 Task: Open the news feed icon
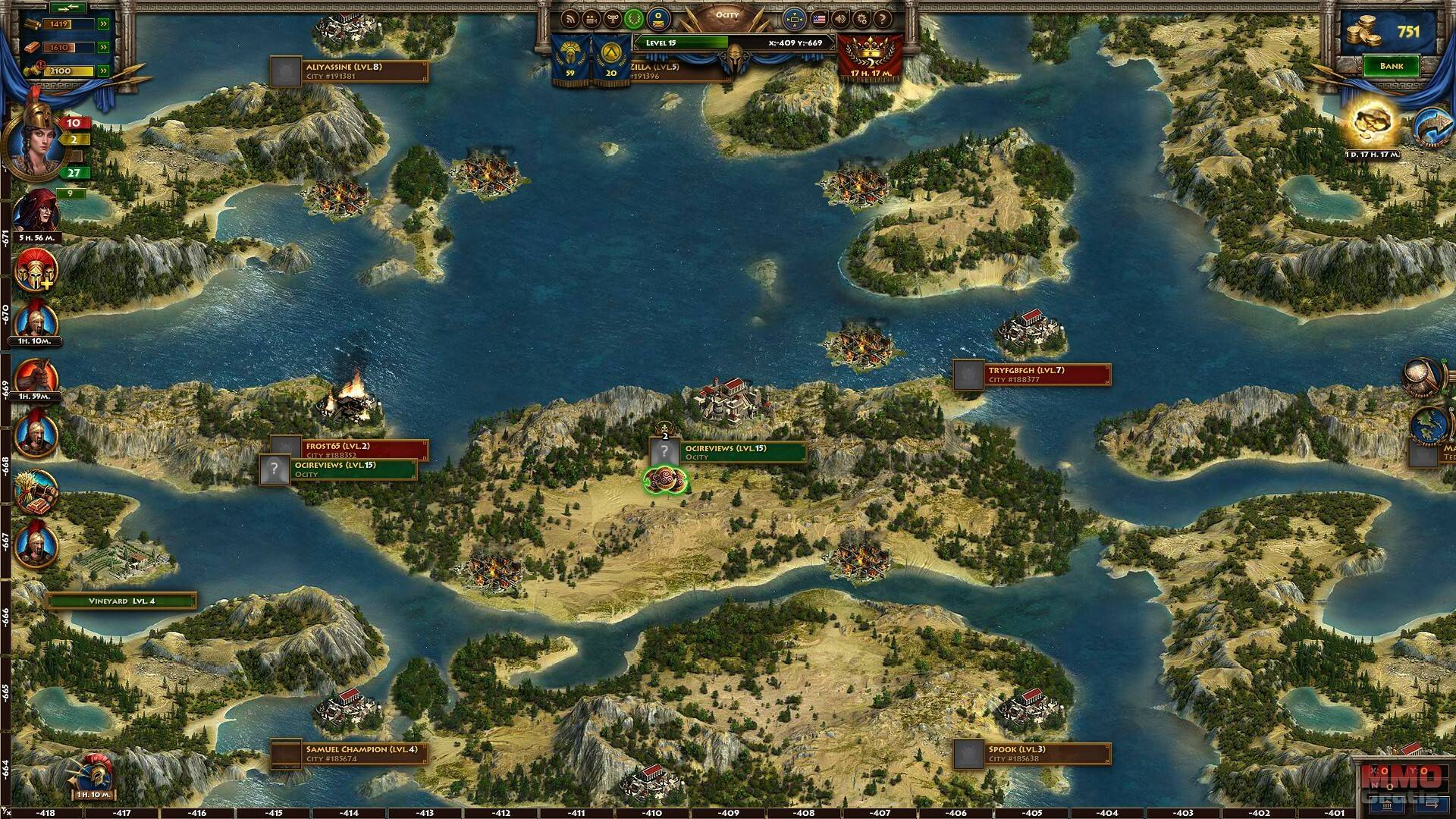(x=570, y=19)
